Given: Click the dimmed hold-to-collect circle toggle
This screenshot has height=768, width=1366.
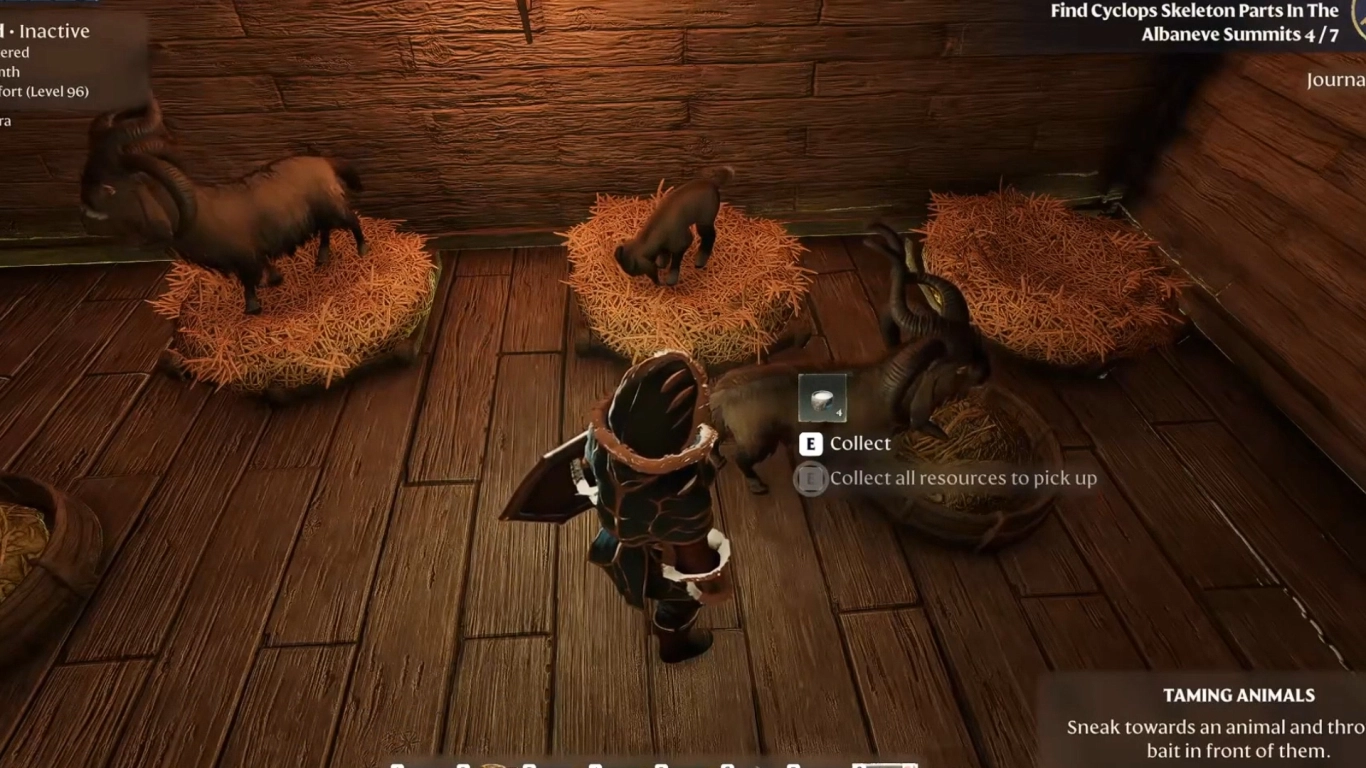Looking at the screenshot, I should (809, 478).
